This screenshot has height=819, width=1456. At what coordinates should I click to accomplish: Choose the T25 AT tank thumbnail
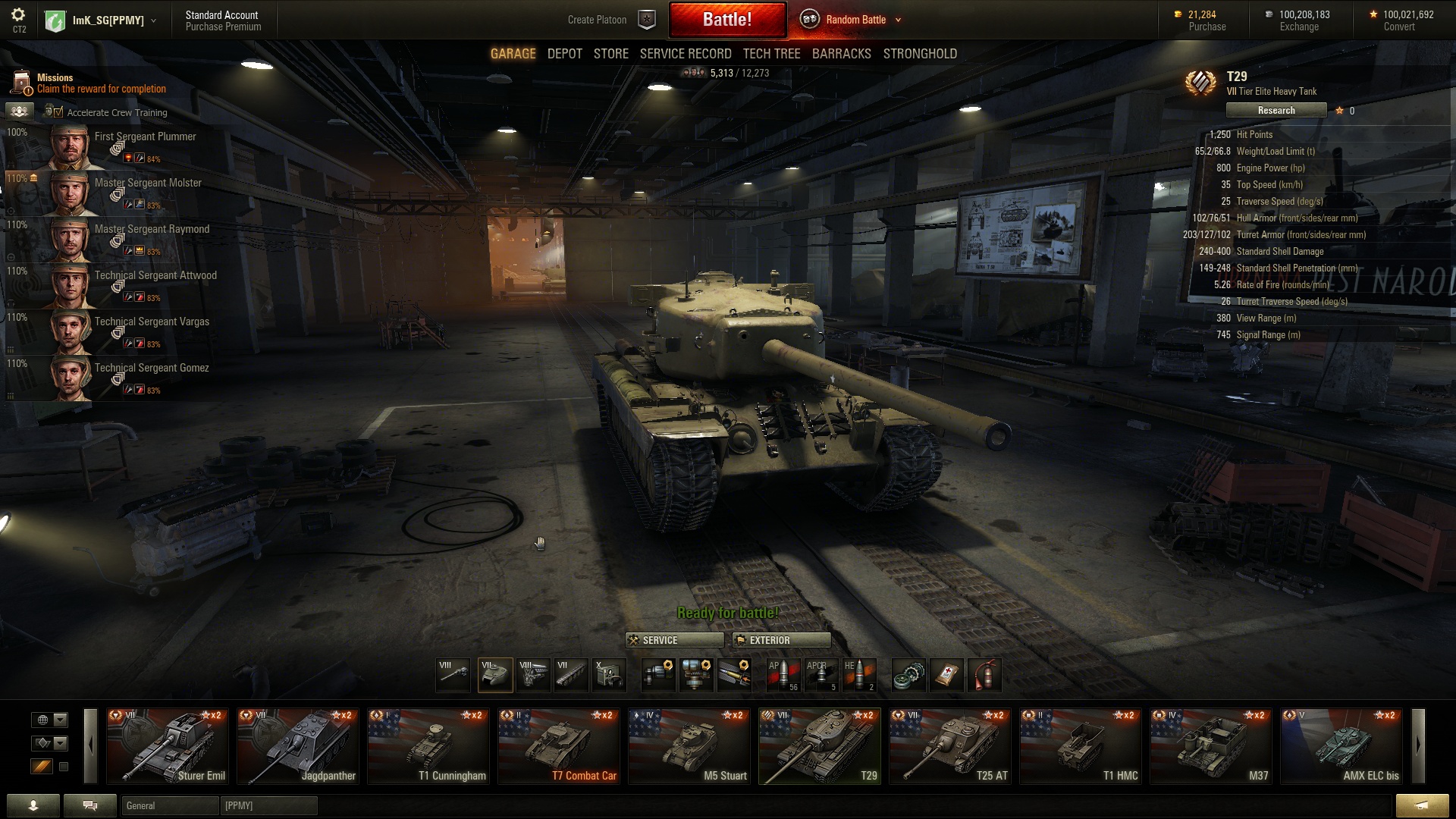point(949,746)
